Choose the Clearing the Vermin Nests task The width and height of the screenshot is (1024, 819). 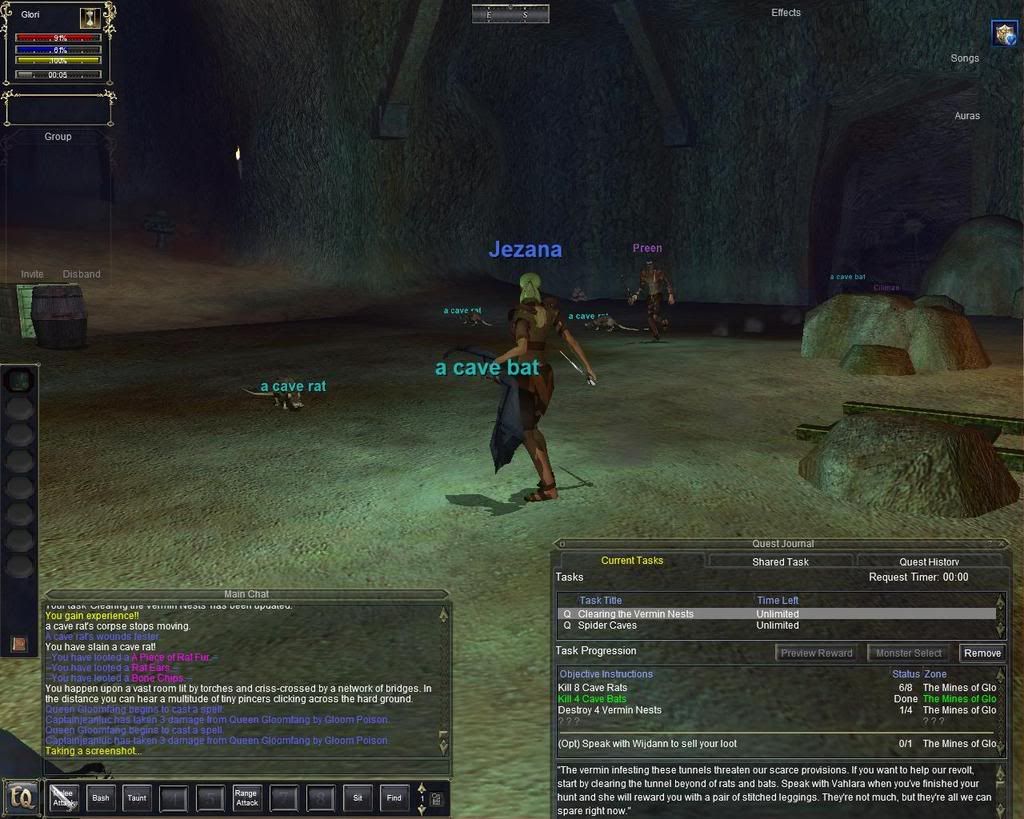pos(635,614)
